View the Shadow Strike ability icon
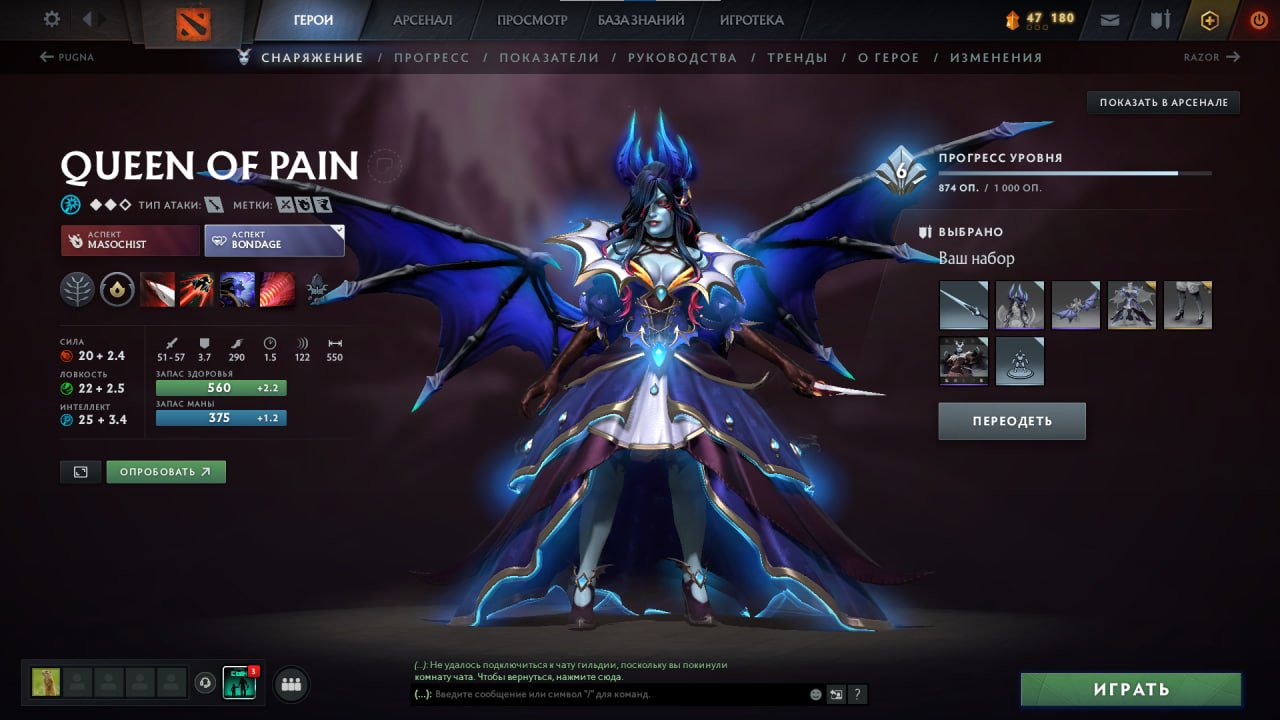Image resolution: width=1280 pixels, height=720 pixels. tap(158, 290)
